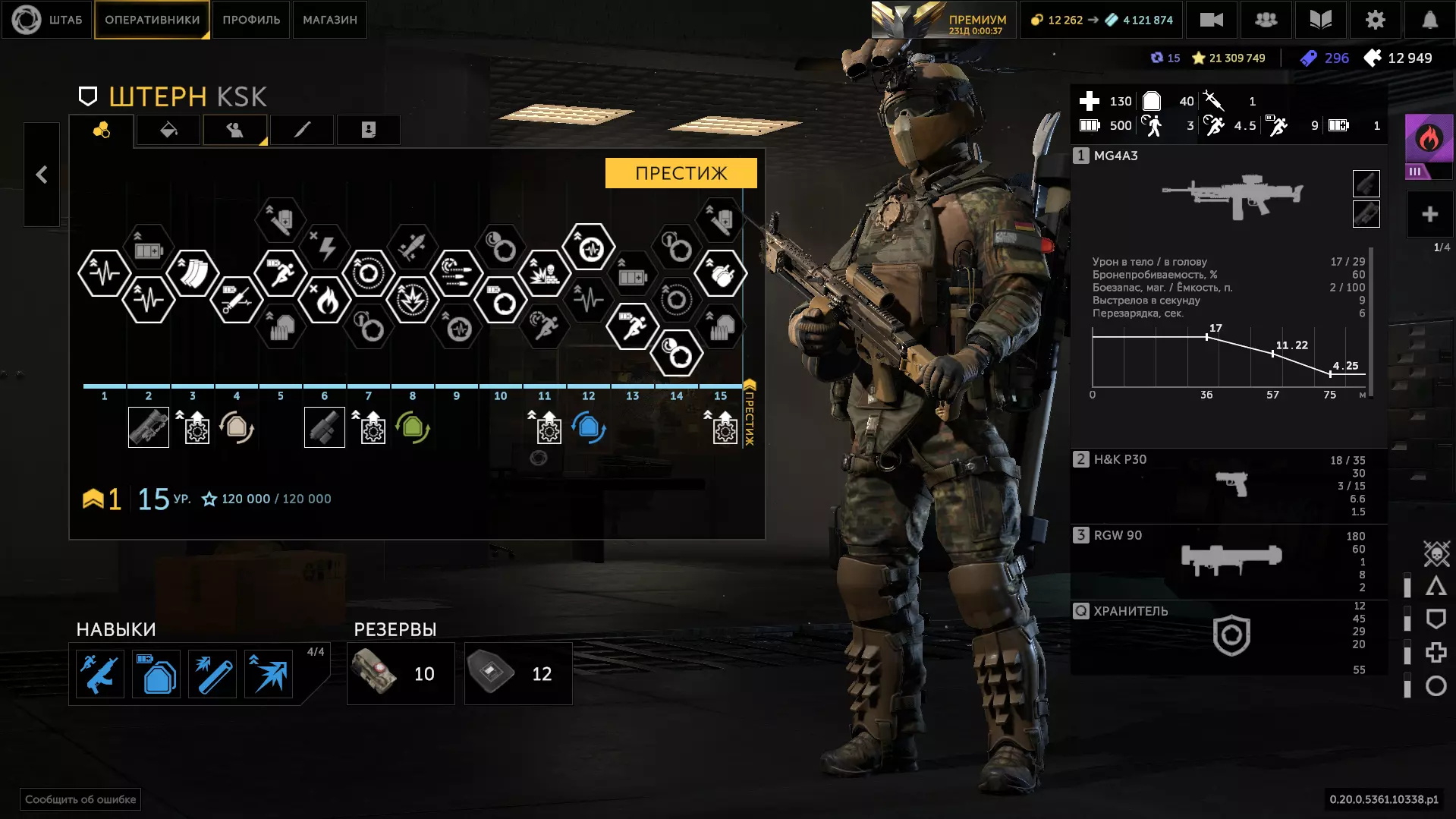Add a loadout with the plus button
Image resolution: width=1456 pixels, height=819 pixels.
(x=1429, y=215)
